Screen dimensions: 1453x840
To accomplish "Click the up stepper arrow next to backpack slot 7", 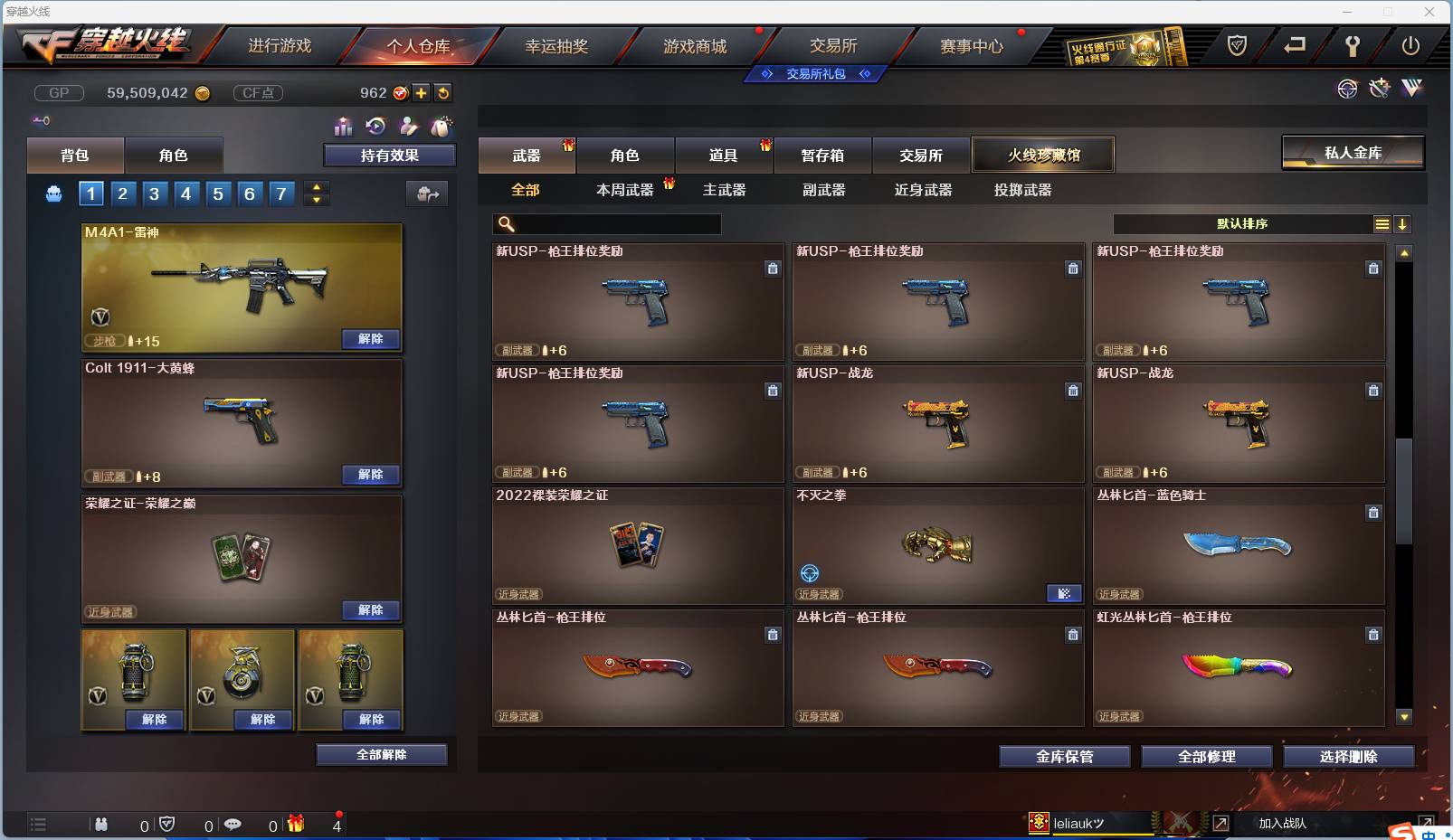I will coord(316,187).
